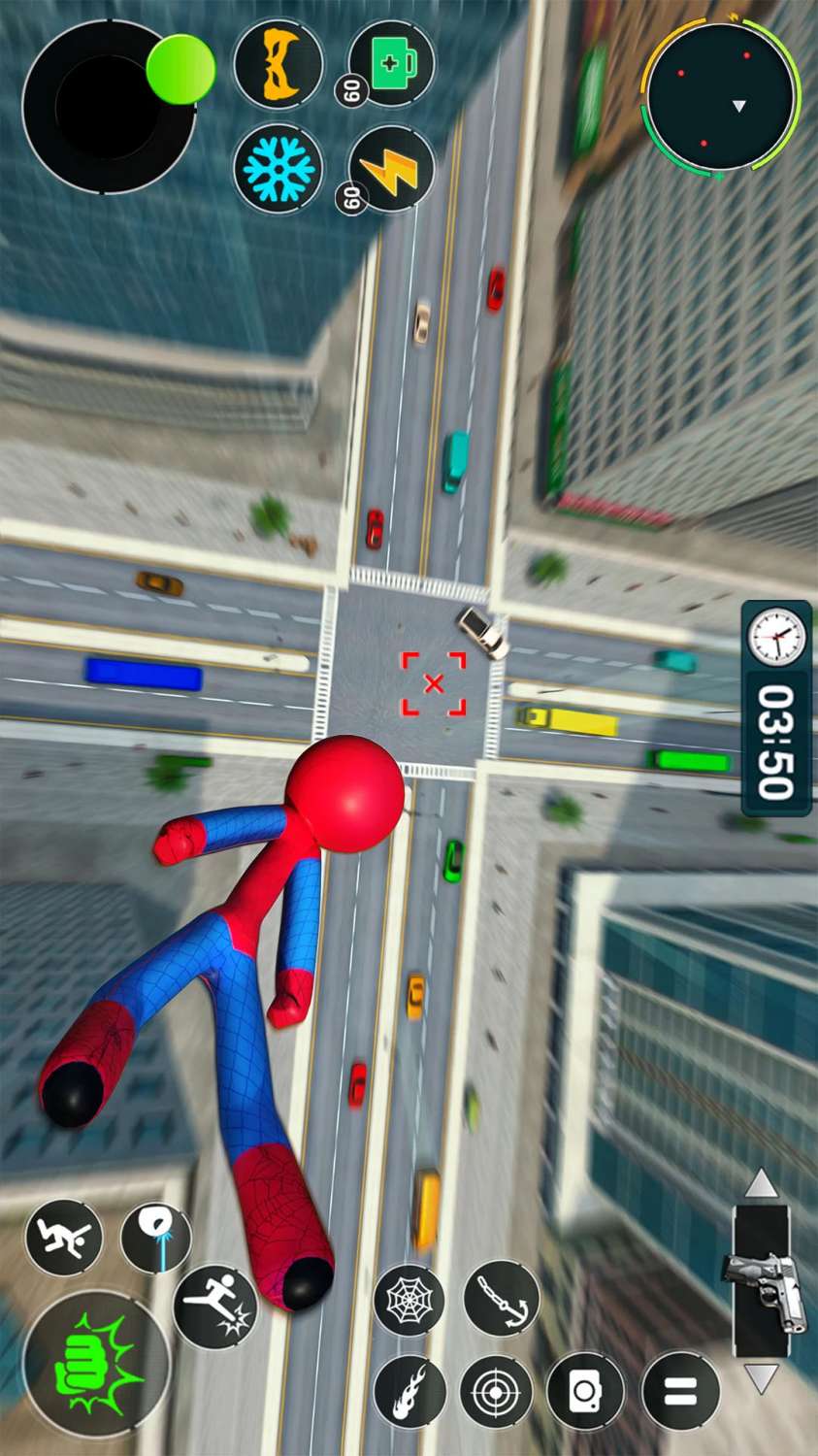Use the chain hook anchor ability
Viewport: 818px width, 1456px height.
[x=501, y=1297]
